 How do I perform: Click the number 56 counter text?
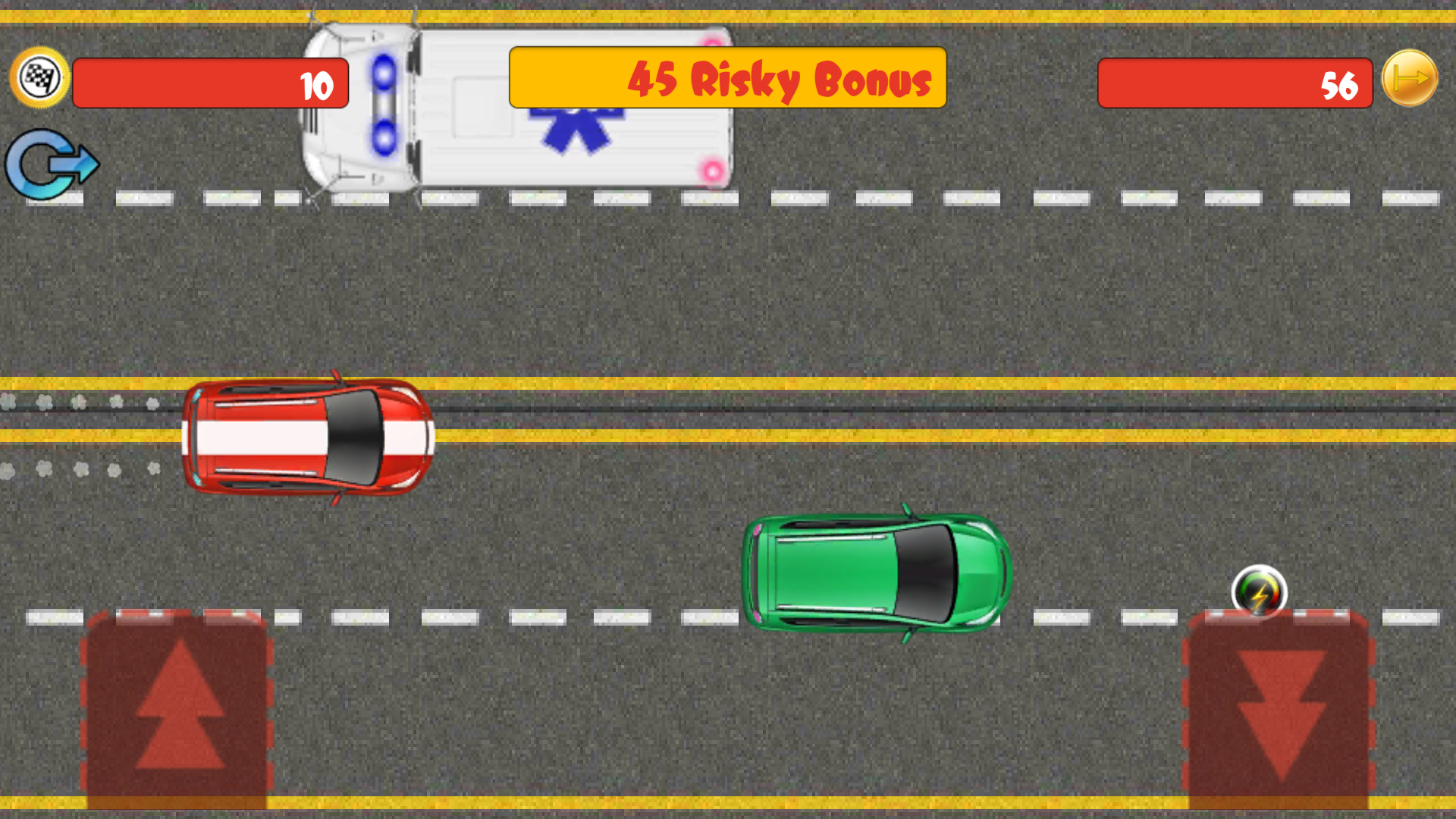pos(1338,86)
